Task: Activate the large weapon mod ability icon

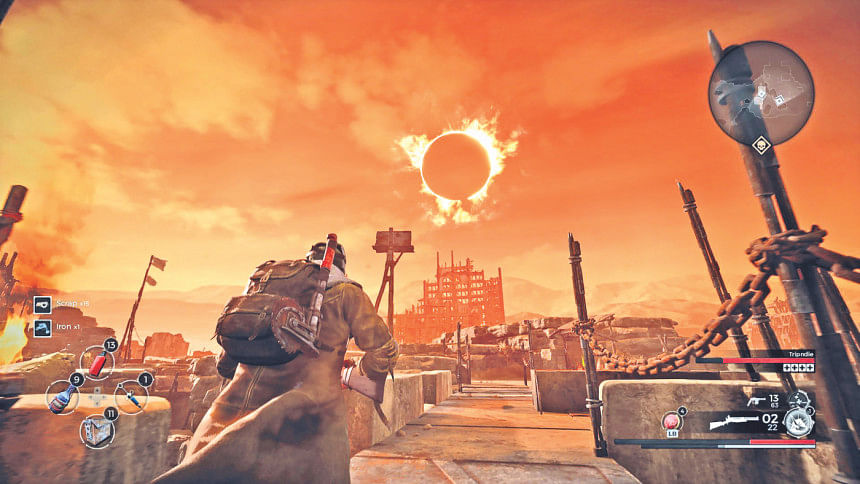Action: pyautogui.click(x=798, y=422)
